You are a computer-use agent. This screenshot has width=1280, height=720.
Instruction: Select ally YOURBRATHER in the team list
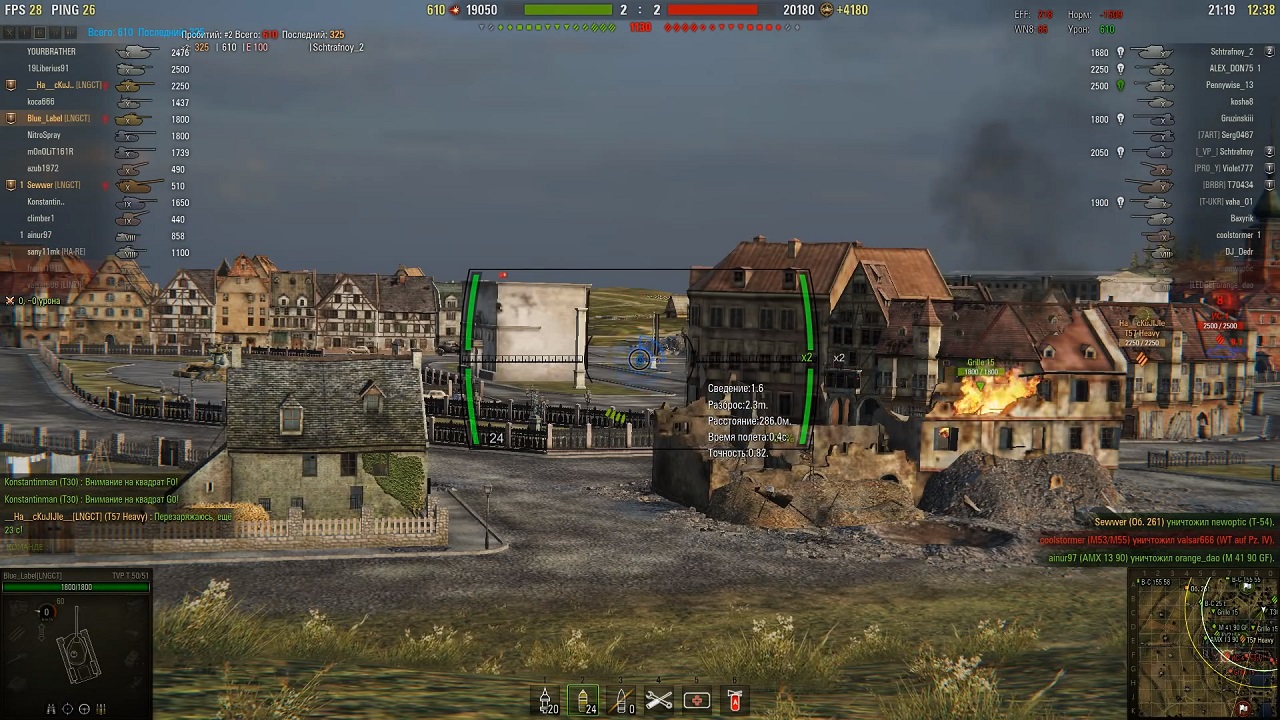(x=52, y=52)
